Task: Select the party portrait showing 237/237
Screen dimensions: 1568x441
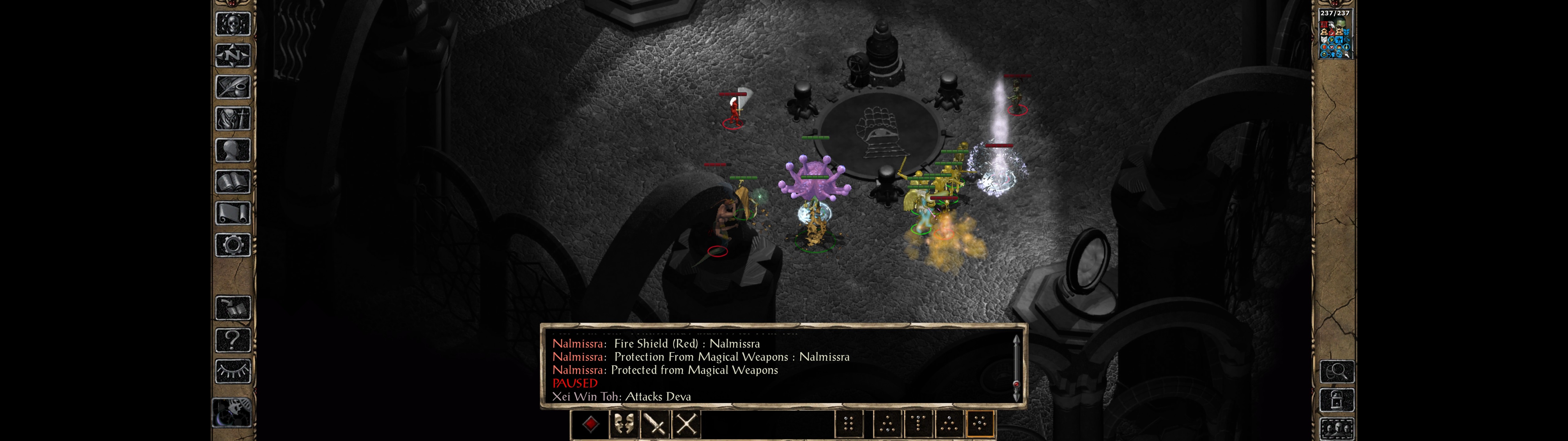Action: point(1334,34)
